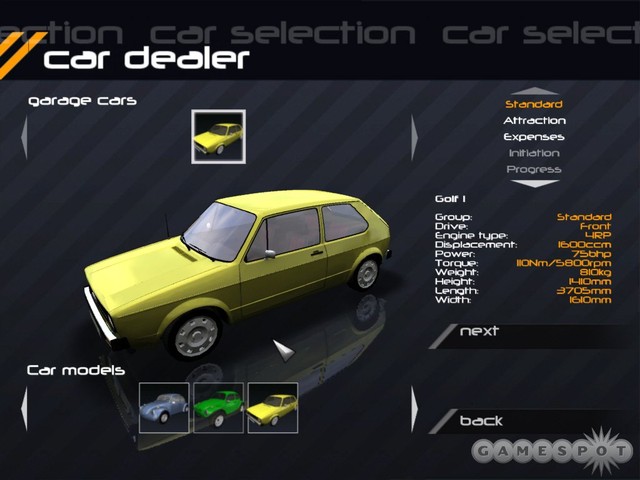640x480 pixels.
Task: Show next garage cars with right arrow
Action: 414,137
